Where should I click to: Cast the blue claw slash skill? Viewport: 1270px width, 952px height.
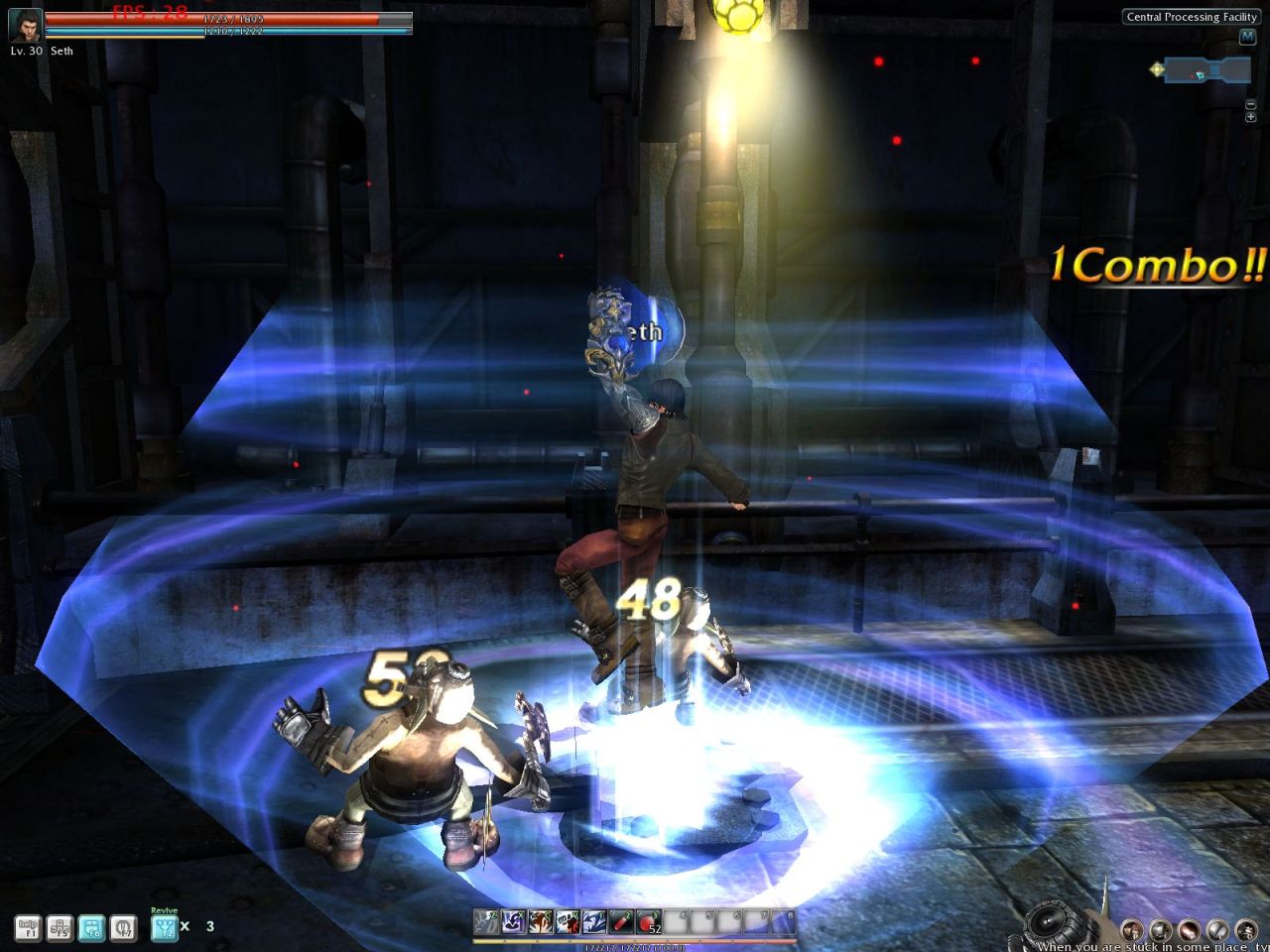pos(594,922)
